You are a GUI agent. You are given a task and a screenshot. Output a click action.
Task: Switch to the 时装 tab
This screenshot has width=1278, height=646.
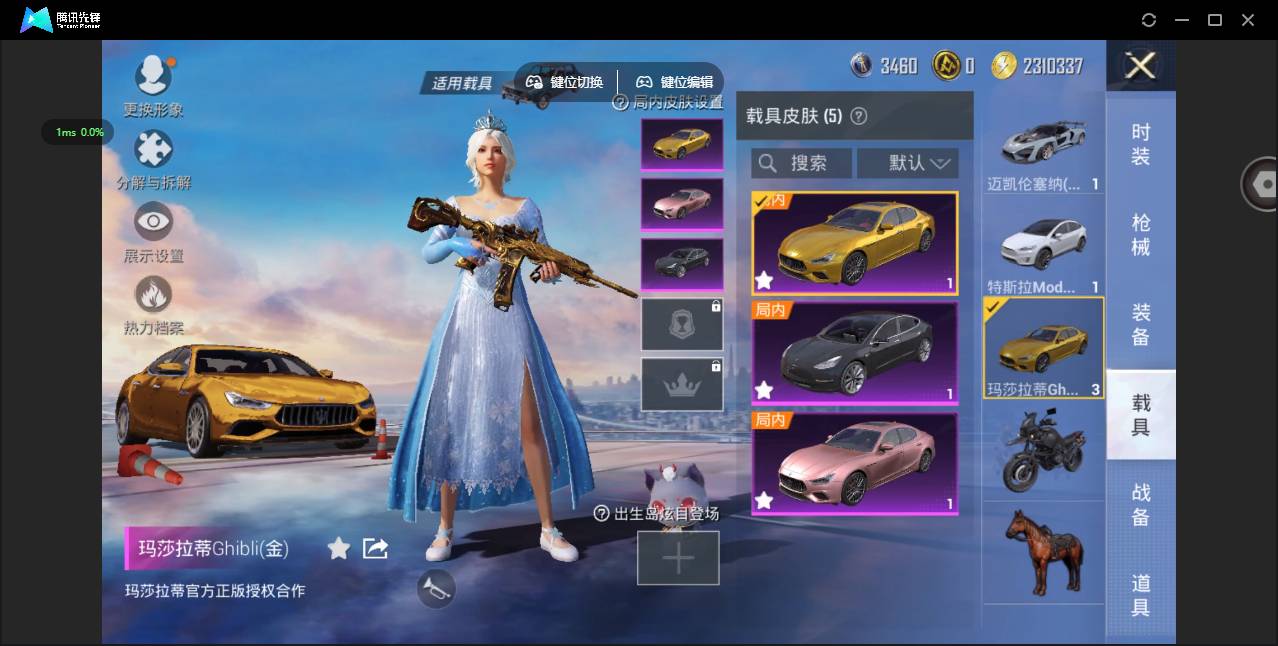coord(1141,144)
